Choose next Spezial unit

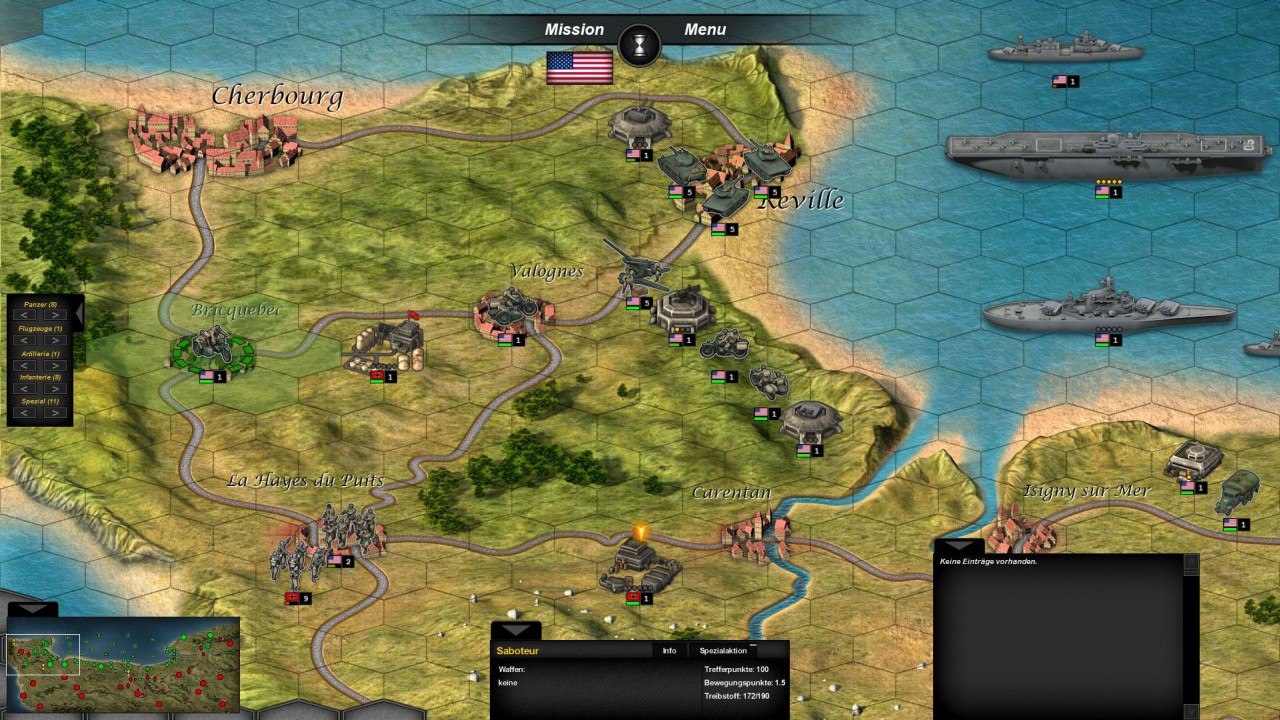click(x=55, y=413)
